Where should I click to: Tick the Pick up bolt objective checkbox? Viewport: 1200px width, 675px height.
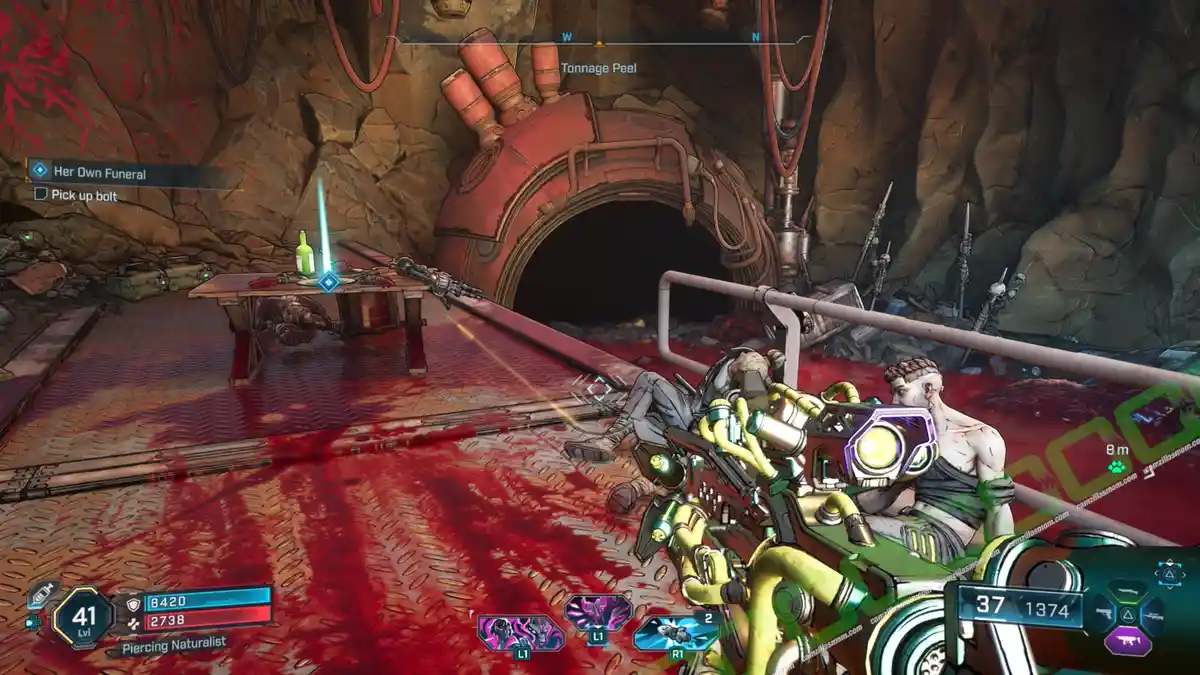41,195
